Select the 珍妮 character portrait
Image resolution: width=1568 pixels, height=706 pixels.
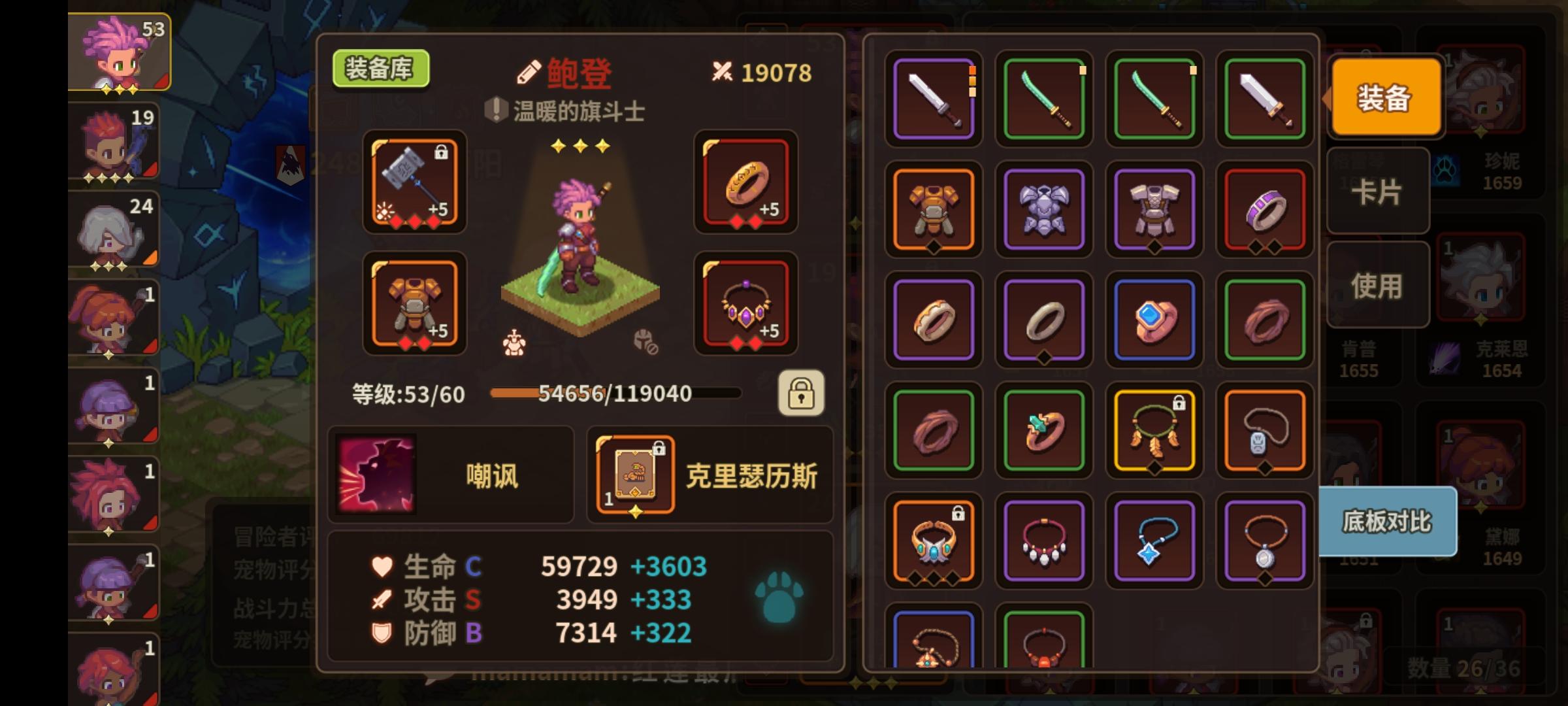coord(1483,88)
